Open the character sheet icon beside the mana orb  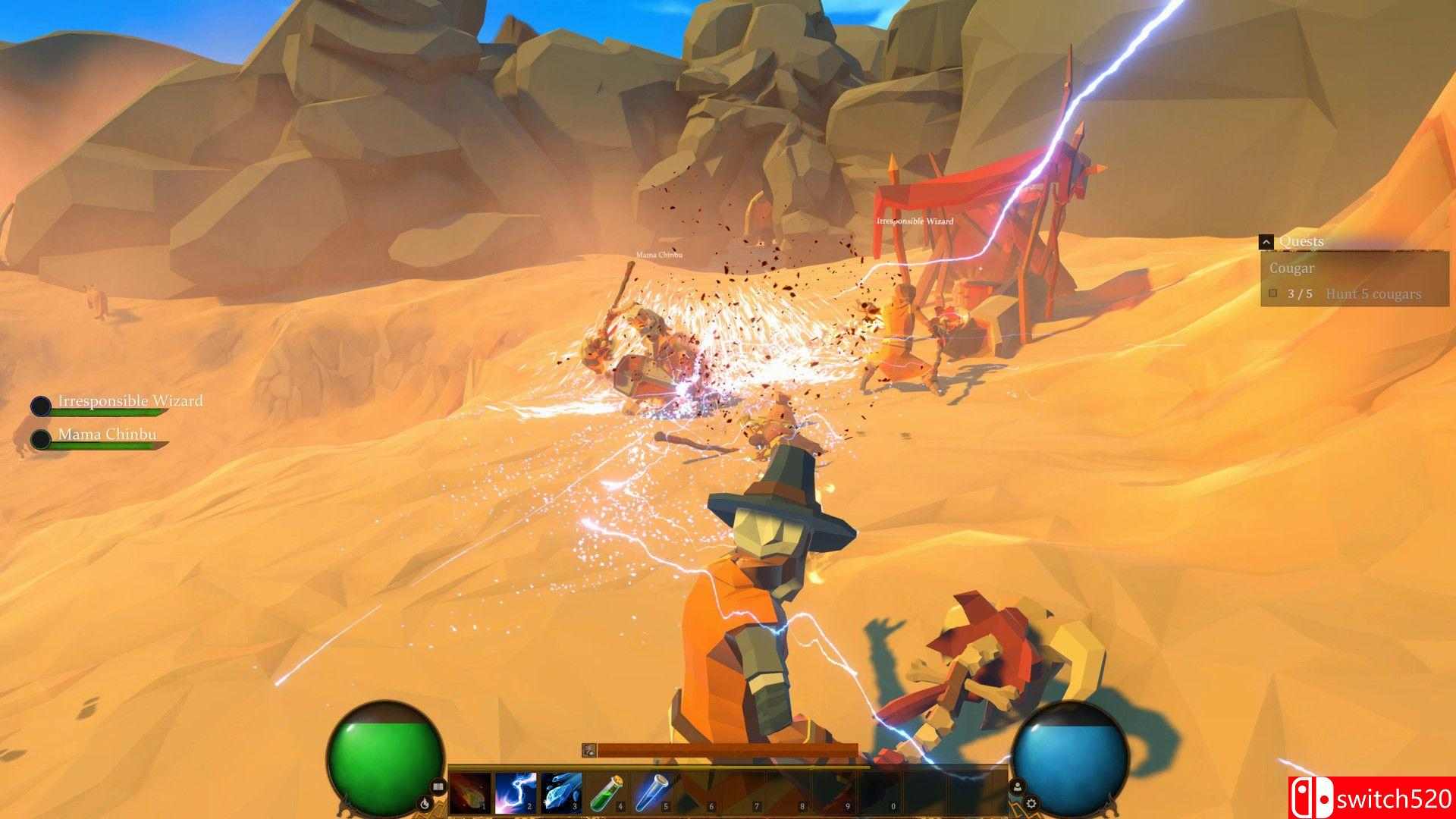(1018, 786)
